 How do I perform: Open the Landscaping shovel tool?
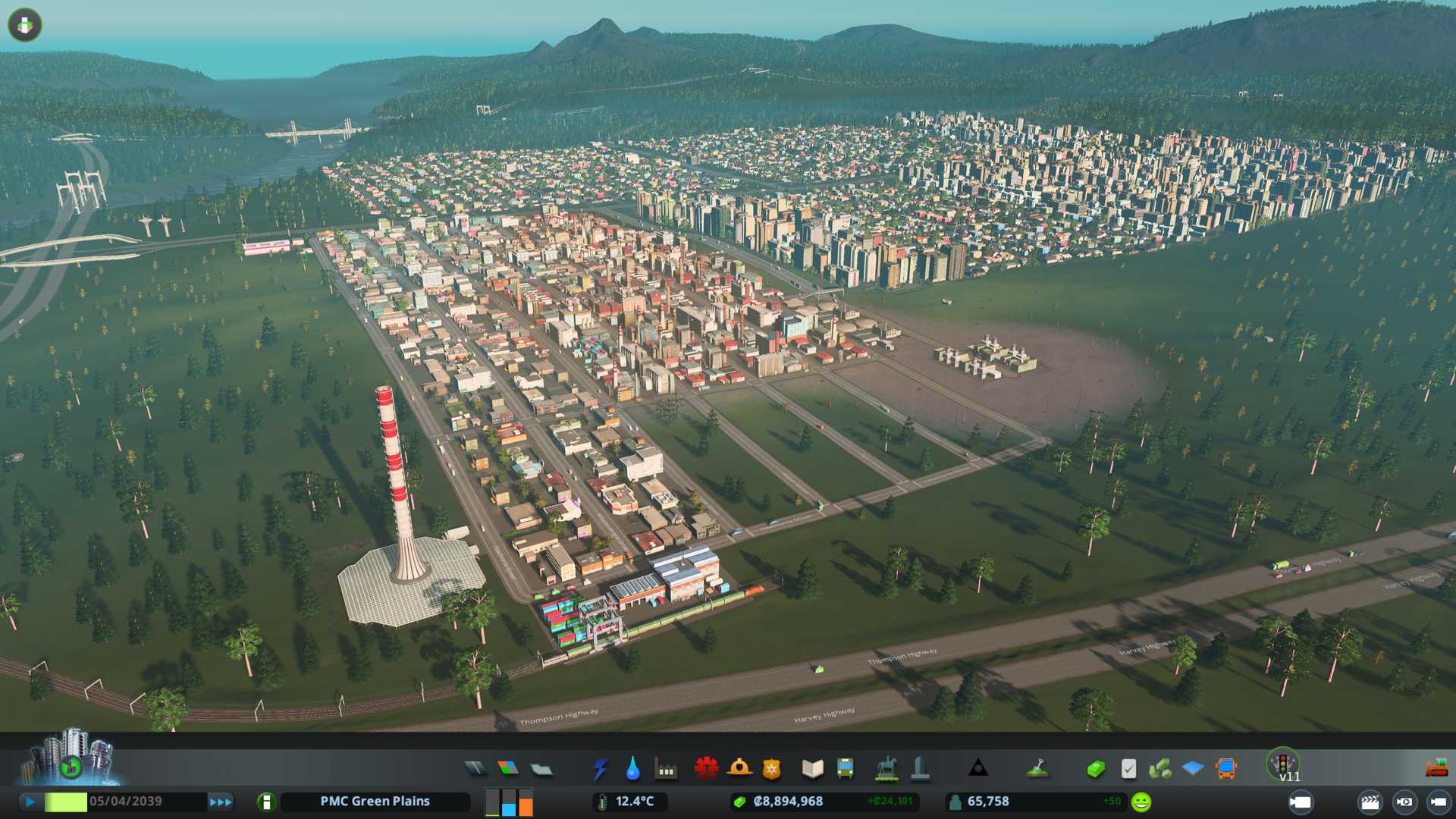pos(1037,769)
